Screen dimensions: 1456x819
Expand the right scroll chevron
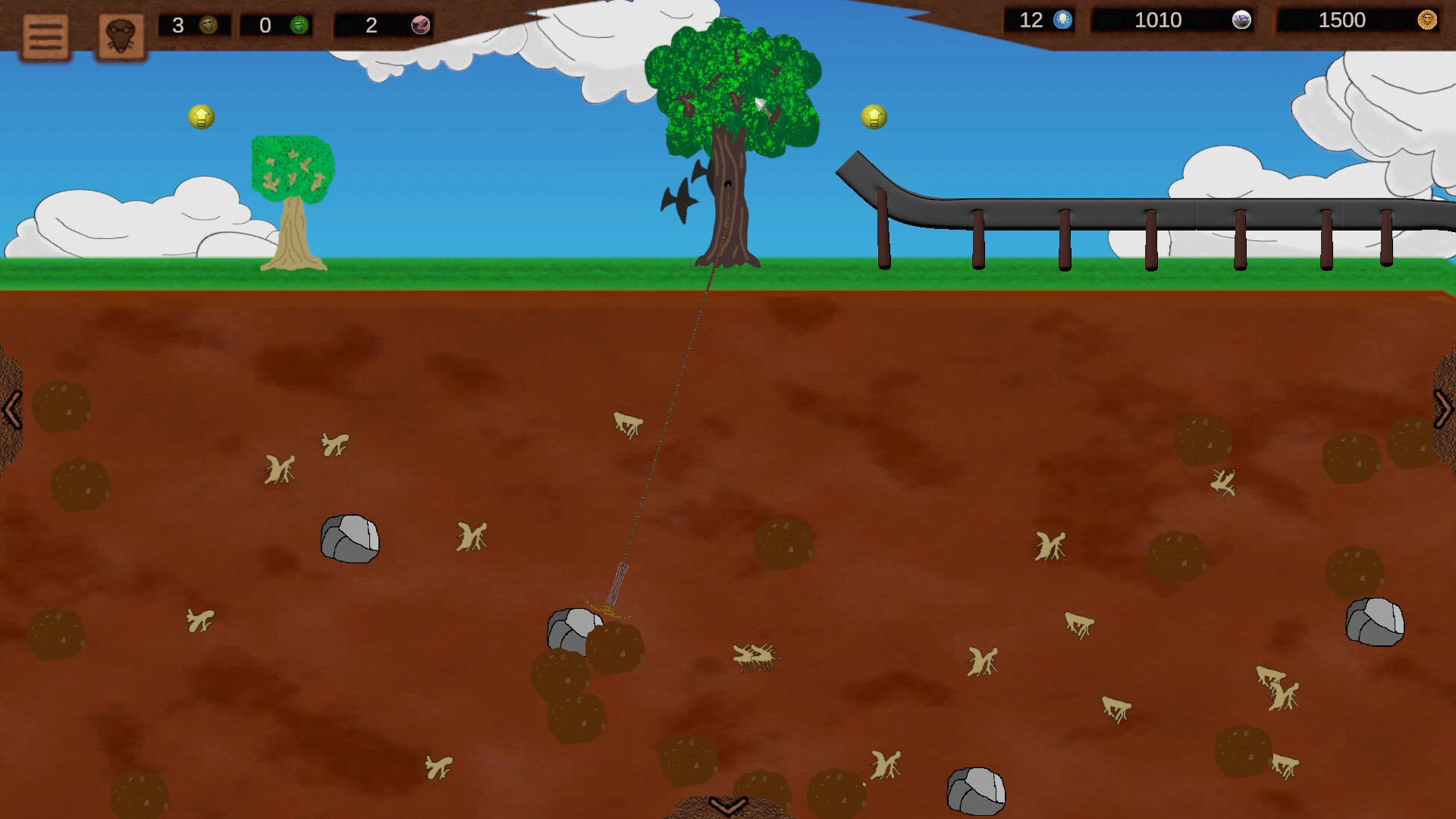[x=1444, y=409]
